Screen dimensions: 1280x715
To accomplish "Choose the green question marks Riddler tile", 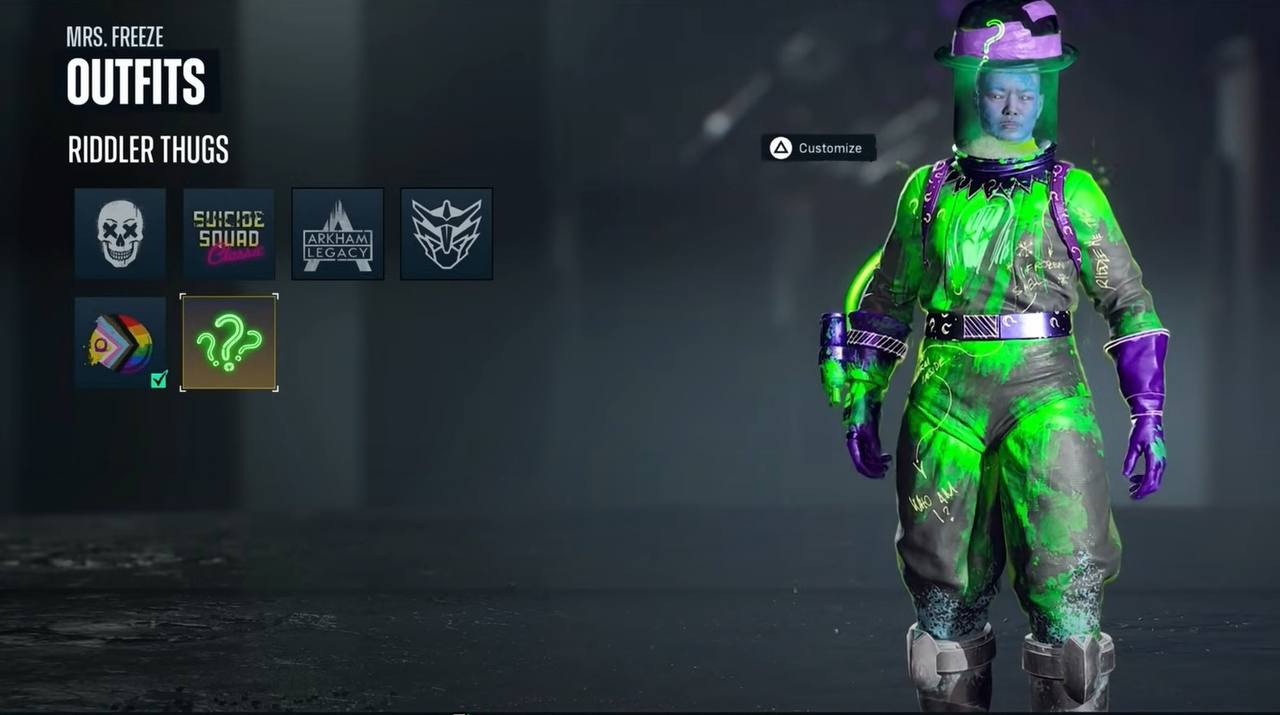I will point(229,342).
